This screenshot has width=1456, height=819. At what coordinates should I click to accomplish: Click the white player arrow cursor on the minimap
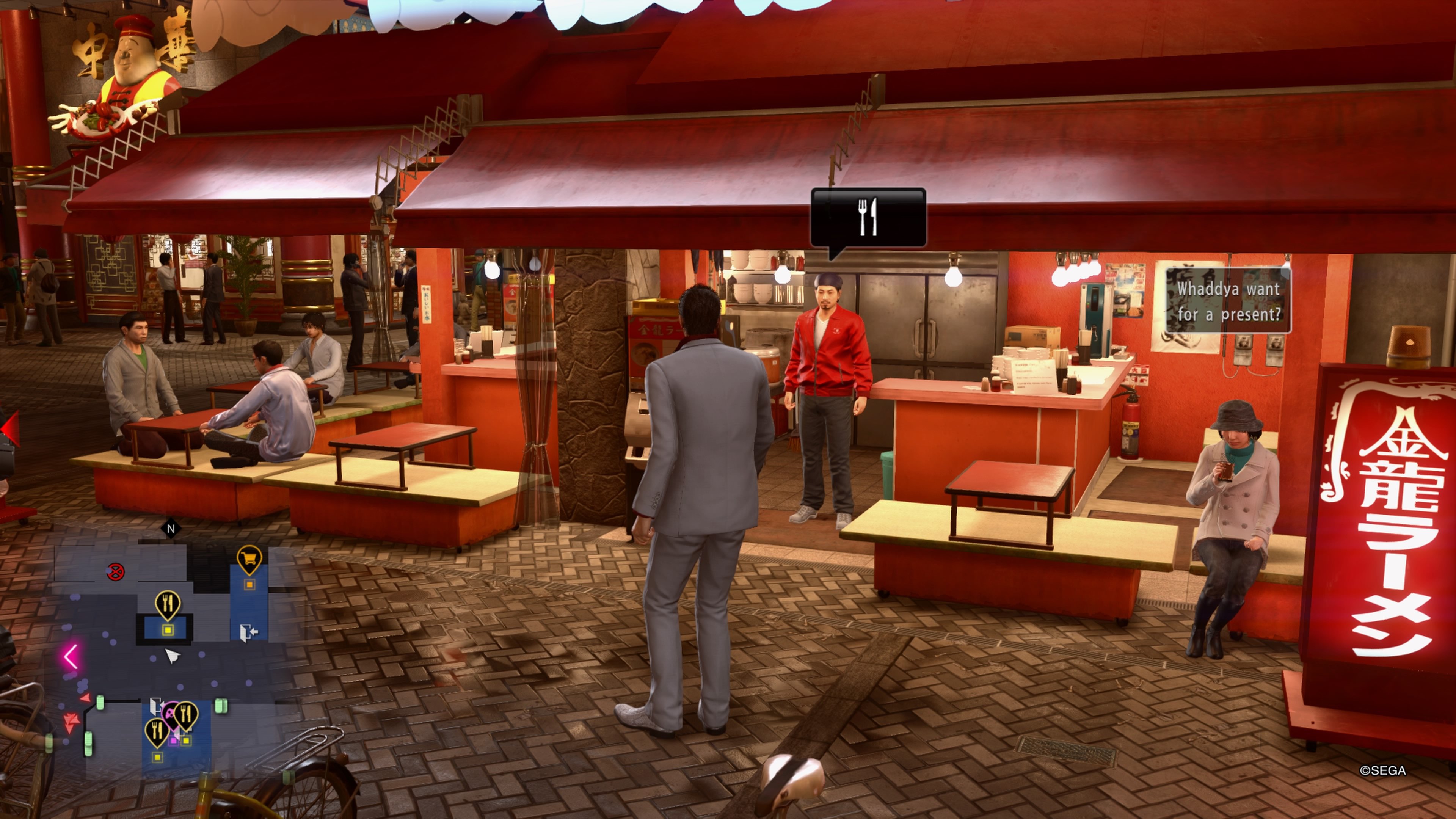tap(173, 656)
